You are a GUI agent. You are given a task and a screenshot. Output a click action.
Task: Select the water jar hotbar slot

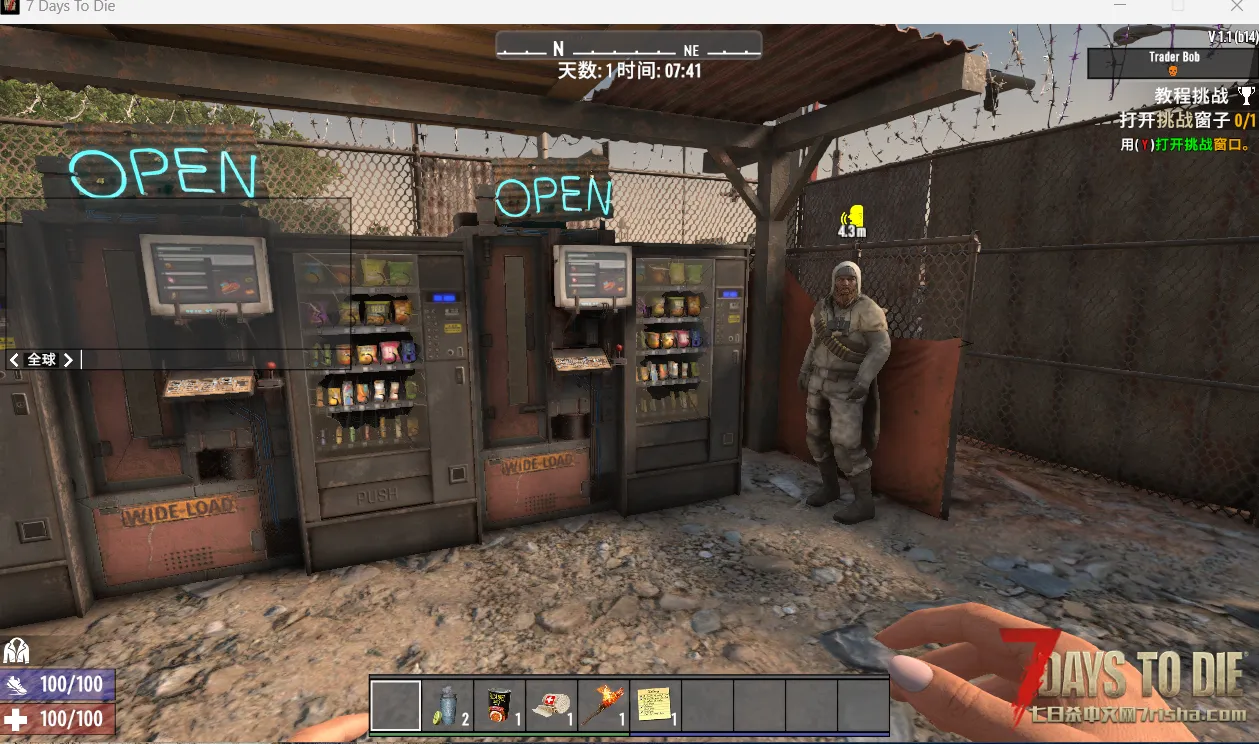[x=448, y=706]
